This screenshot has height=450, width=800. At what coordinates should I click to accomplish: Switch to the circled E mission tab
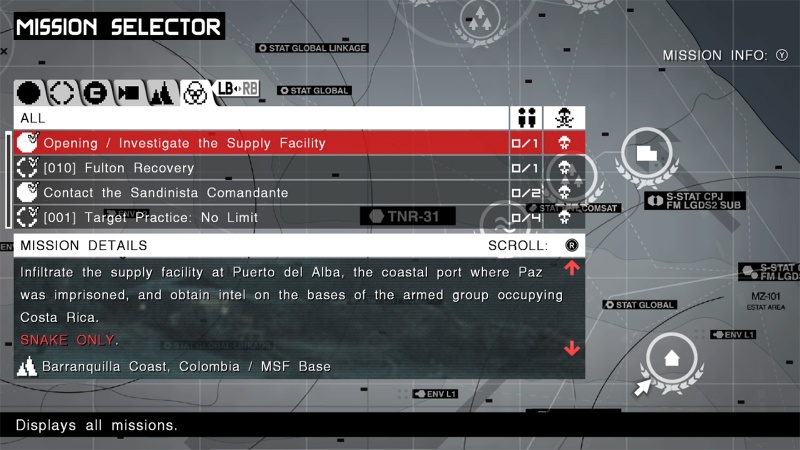94,93
